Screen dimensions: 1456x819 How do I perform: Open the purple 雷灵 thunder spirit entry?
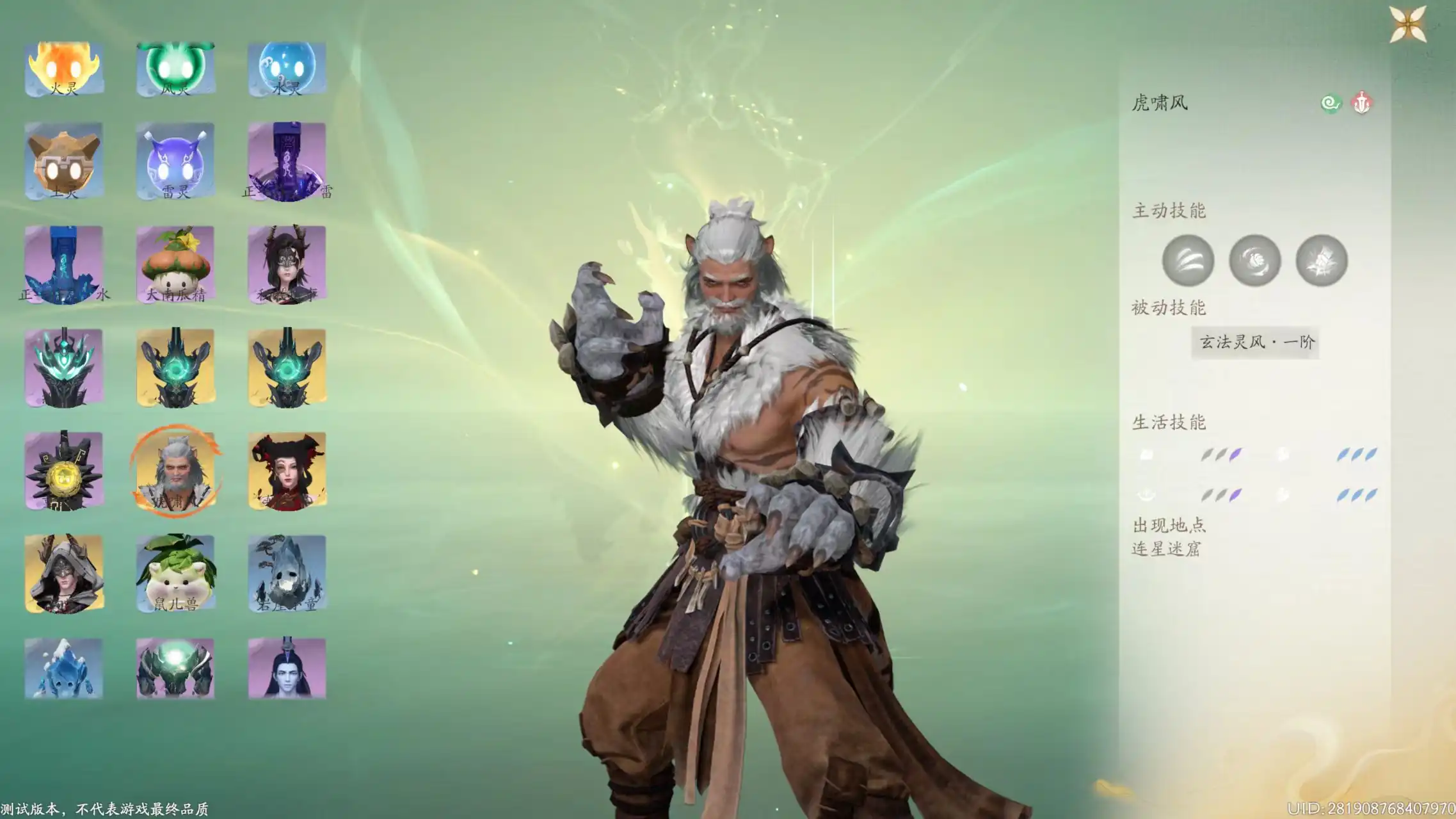tap(175, 161)
